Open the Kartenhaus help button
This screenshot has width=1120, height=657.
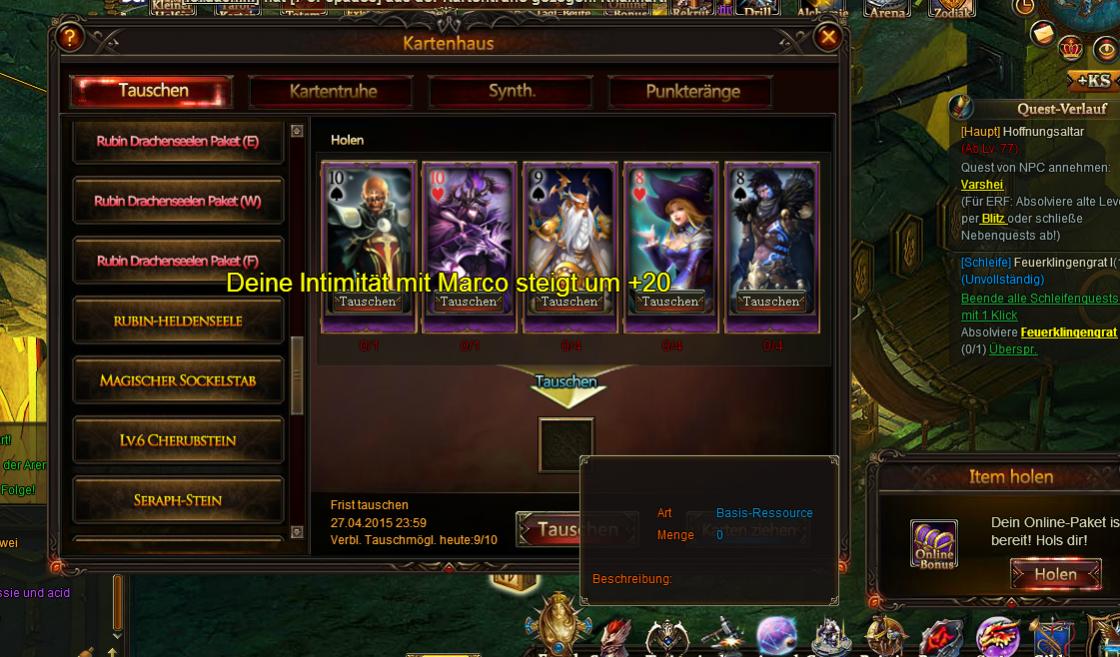click(69, 38)
